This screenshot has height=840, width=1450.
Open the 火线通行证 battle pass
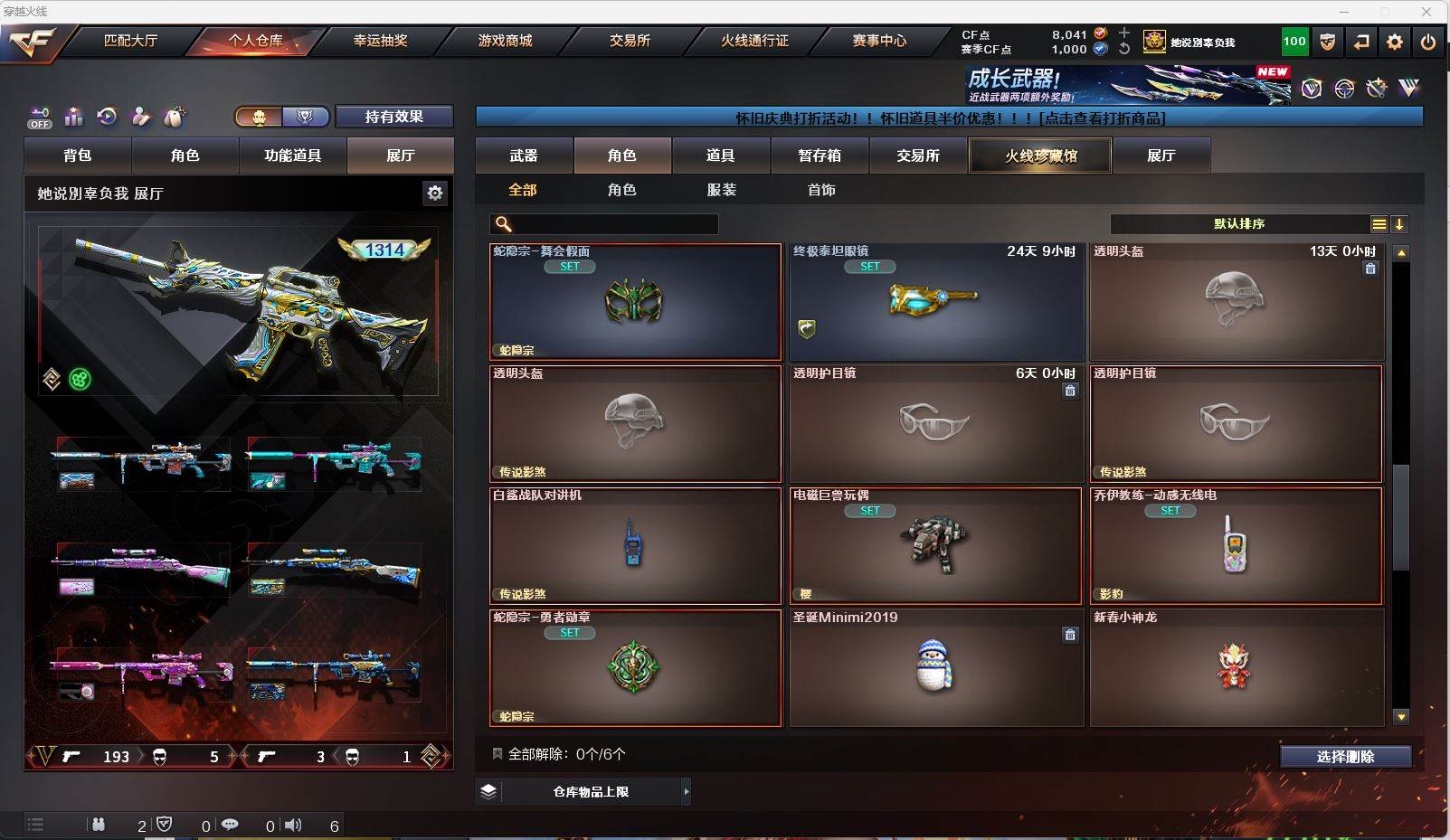point(754,41)
